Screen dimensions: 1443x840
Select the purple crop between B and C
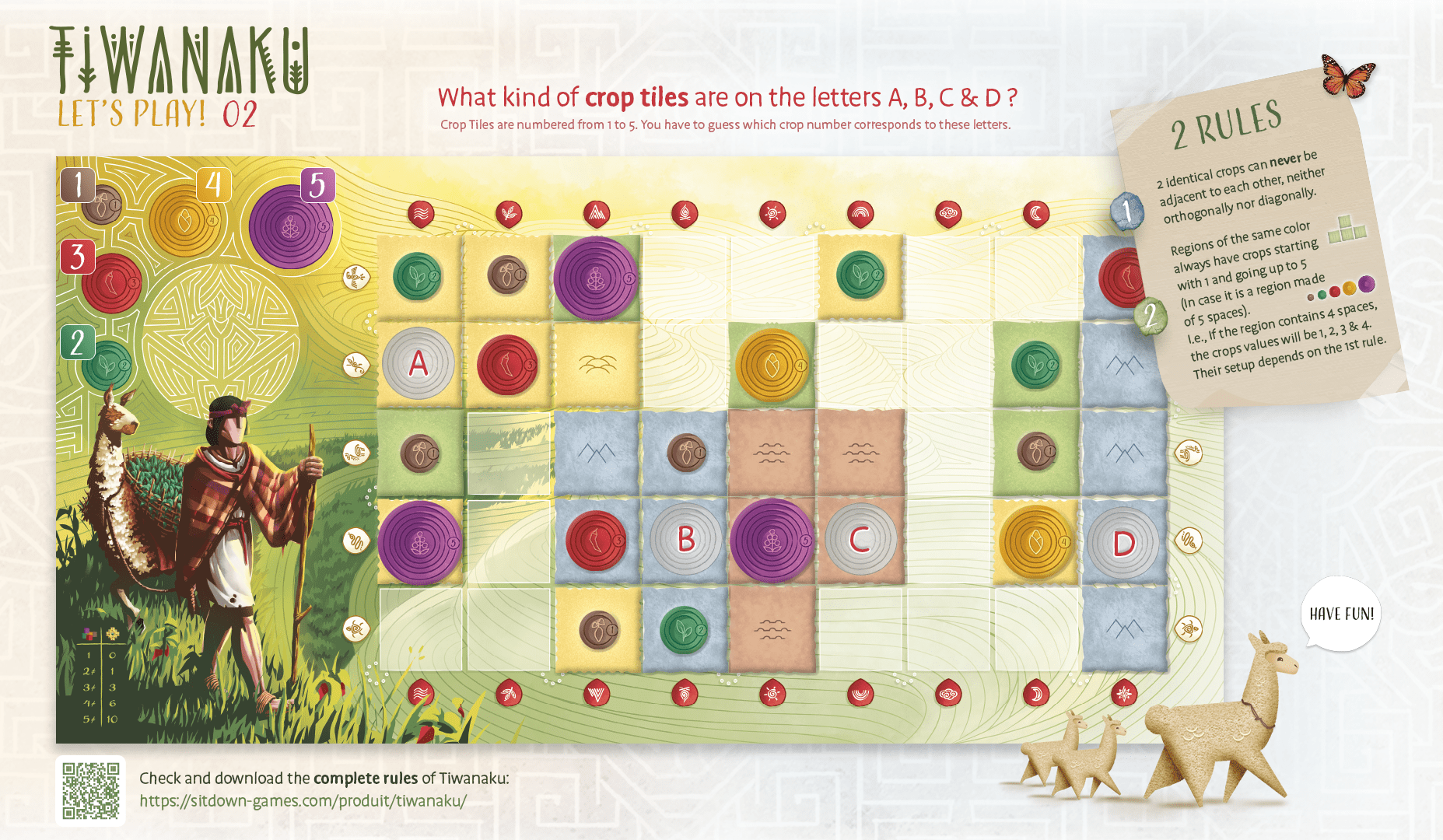tap(772, 541)
